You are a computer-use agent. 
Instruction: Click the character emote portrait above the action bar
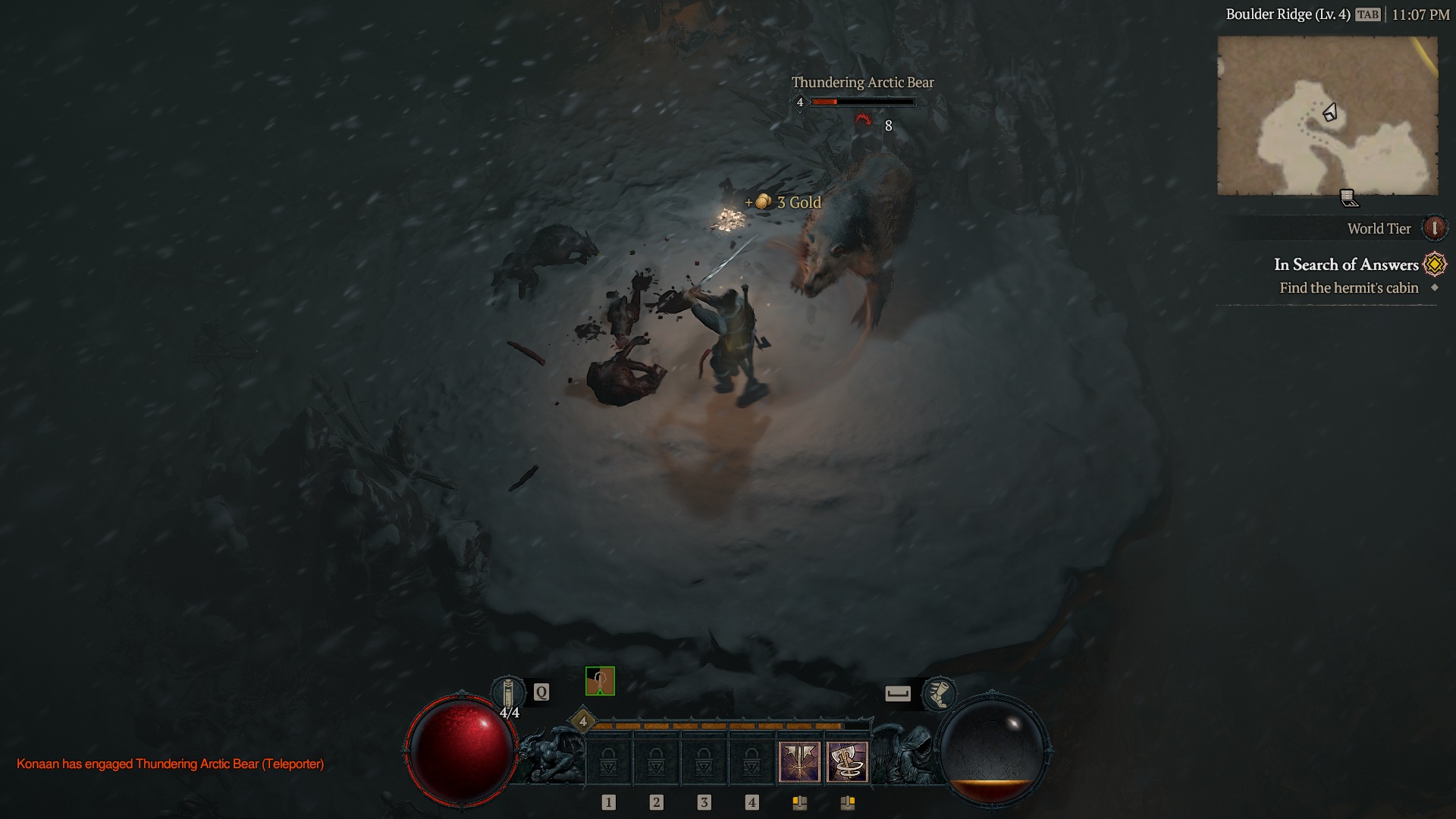(x=600, y=682)
